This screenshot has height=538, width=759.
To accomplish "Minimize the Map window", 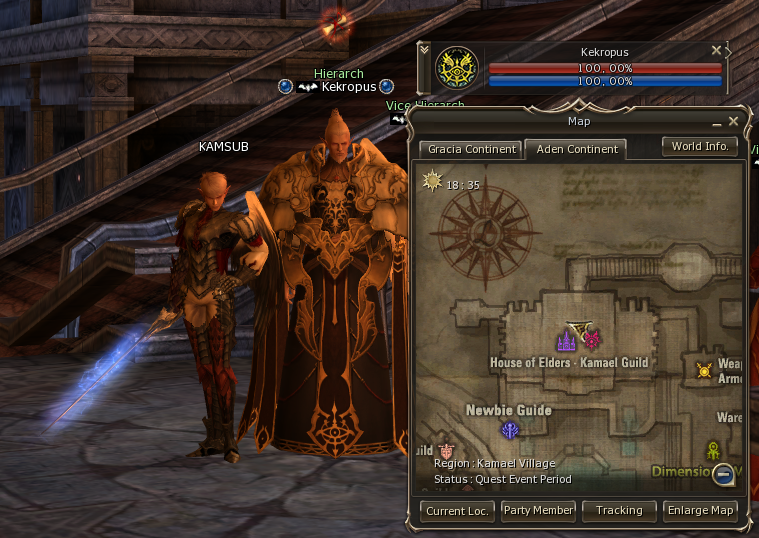I will coord(717,121).
